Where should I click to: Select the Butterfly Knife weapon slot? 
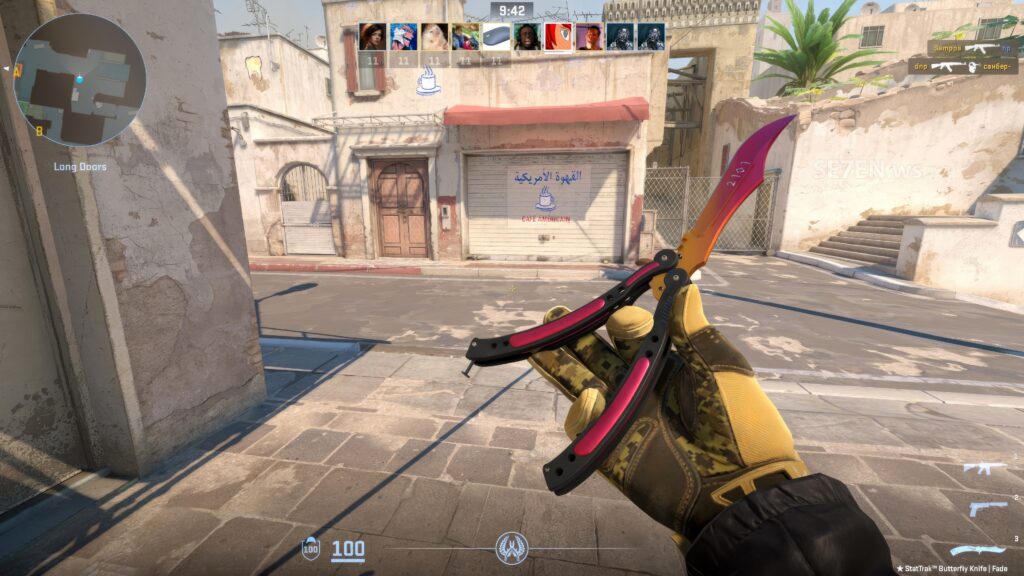tap(977, 549)
